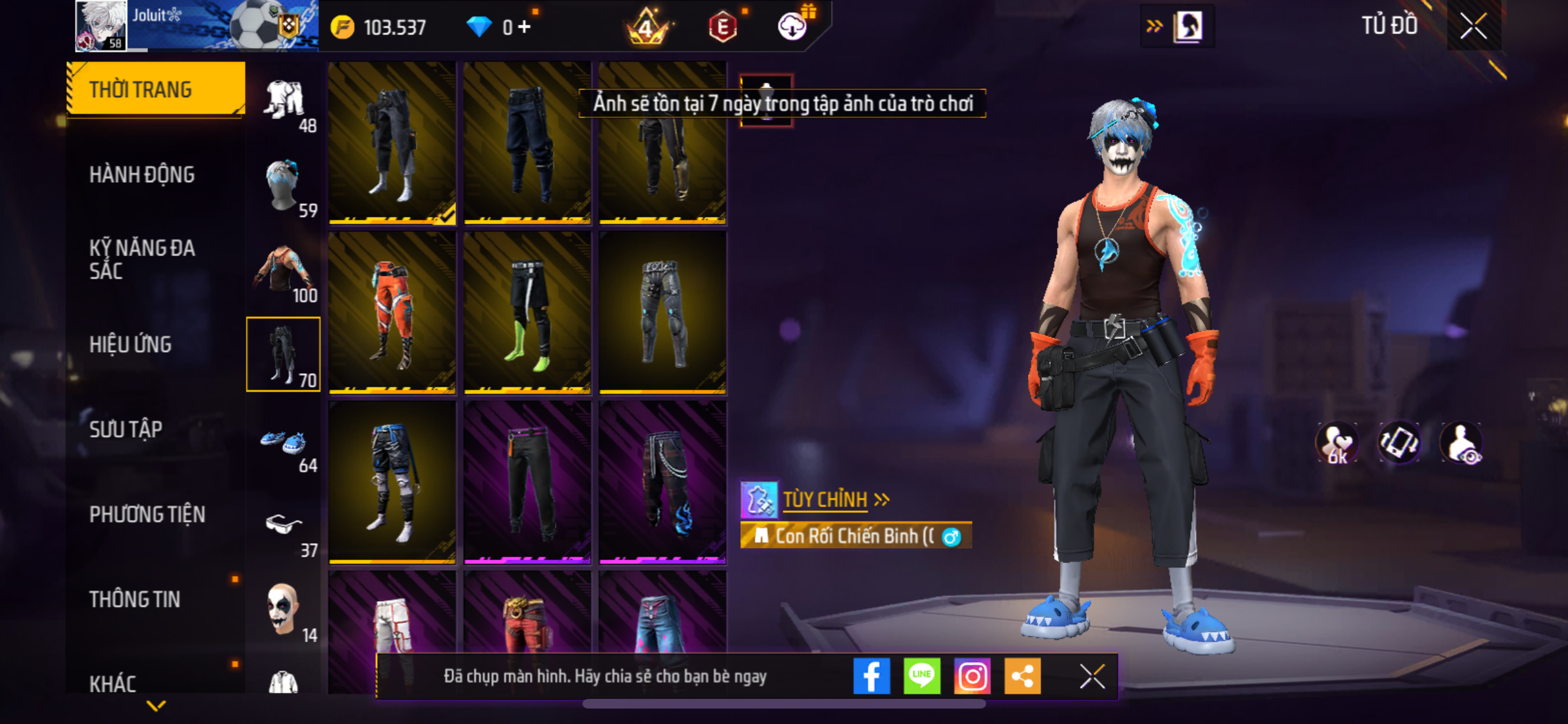Select the orange pants item
This screenshot has width=1568, height=724.
[x=392, y=312]
